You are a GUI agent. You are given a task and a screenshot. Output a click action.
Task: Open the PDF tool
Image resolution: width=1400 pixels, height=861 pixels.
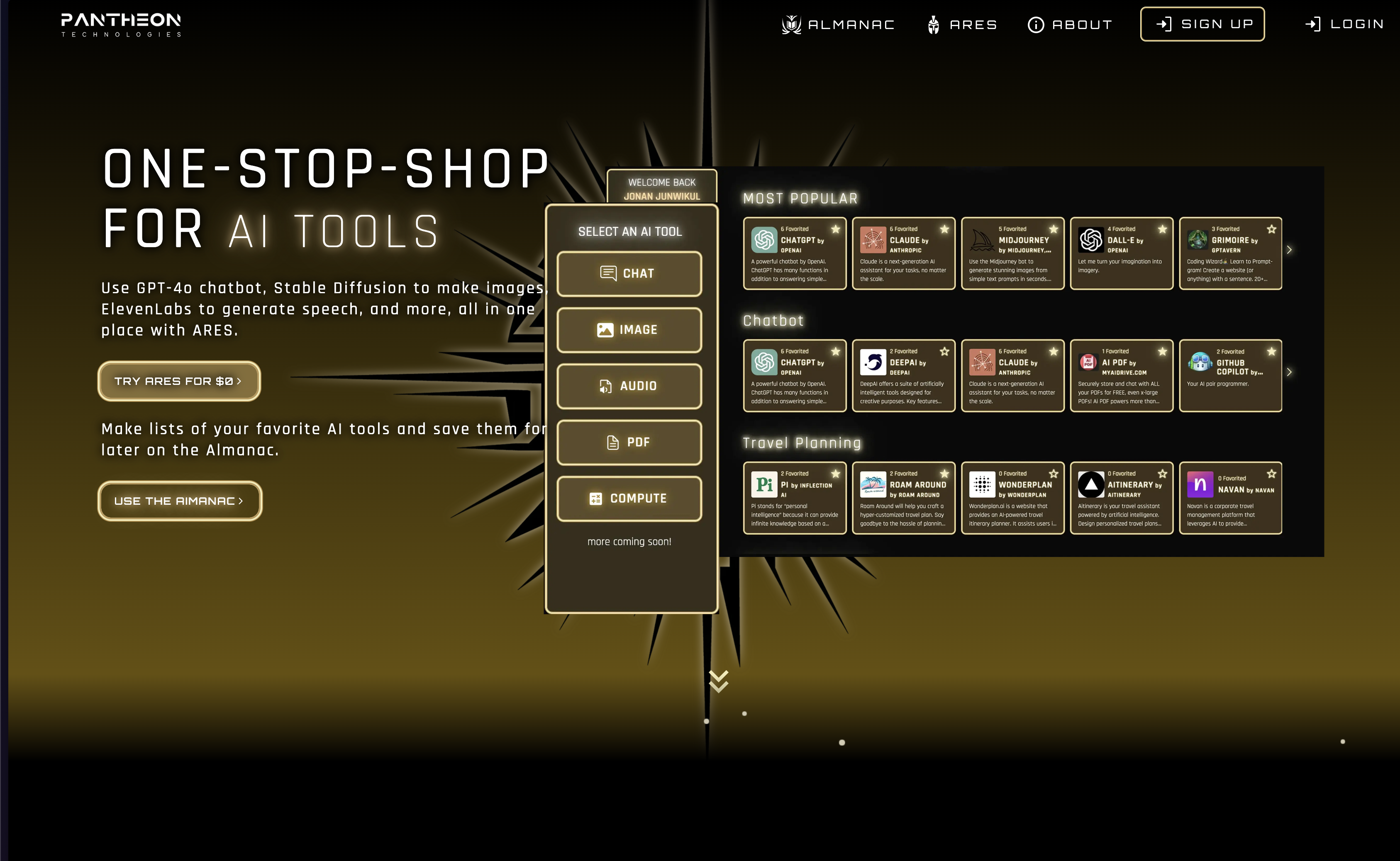[x=629, y=443]
